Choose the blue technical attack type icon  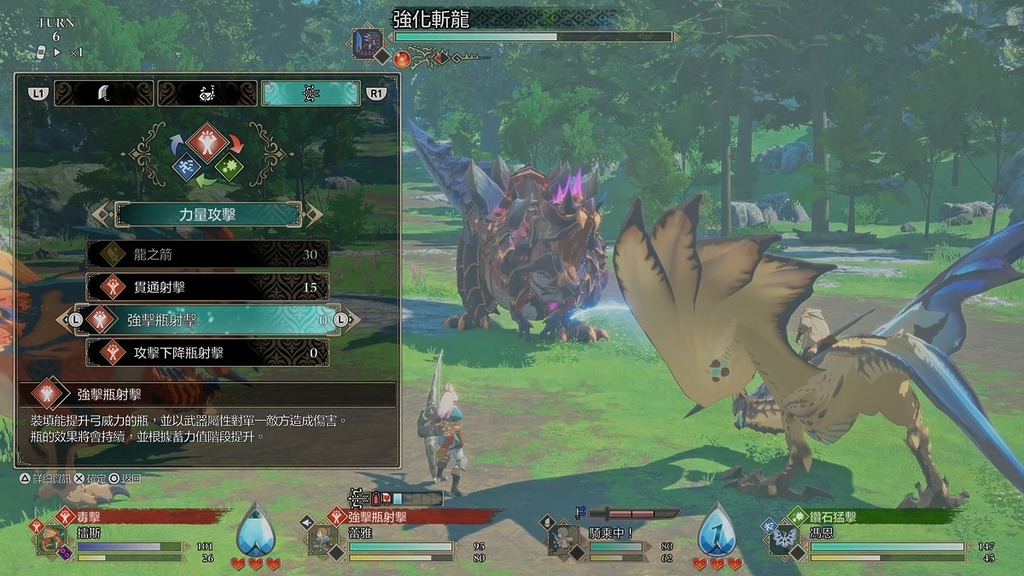tap(183, 166)
